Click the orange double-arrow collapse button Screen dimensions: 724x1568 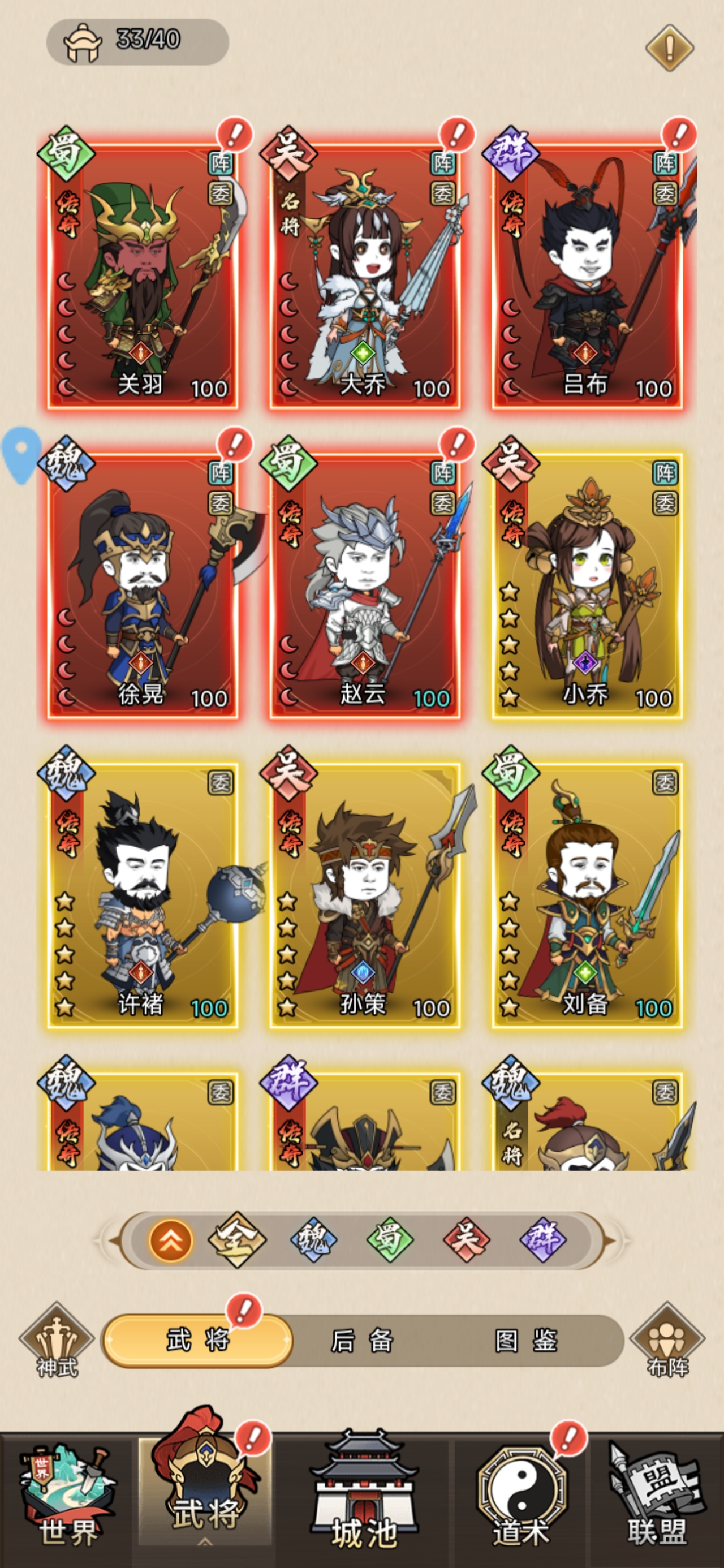pyautogui.click(x=170, y=1240)
